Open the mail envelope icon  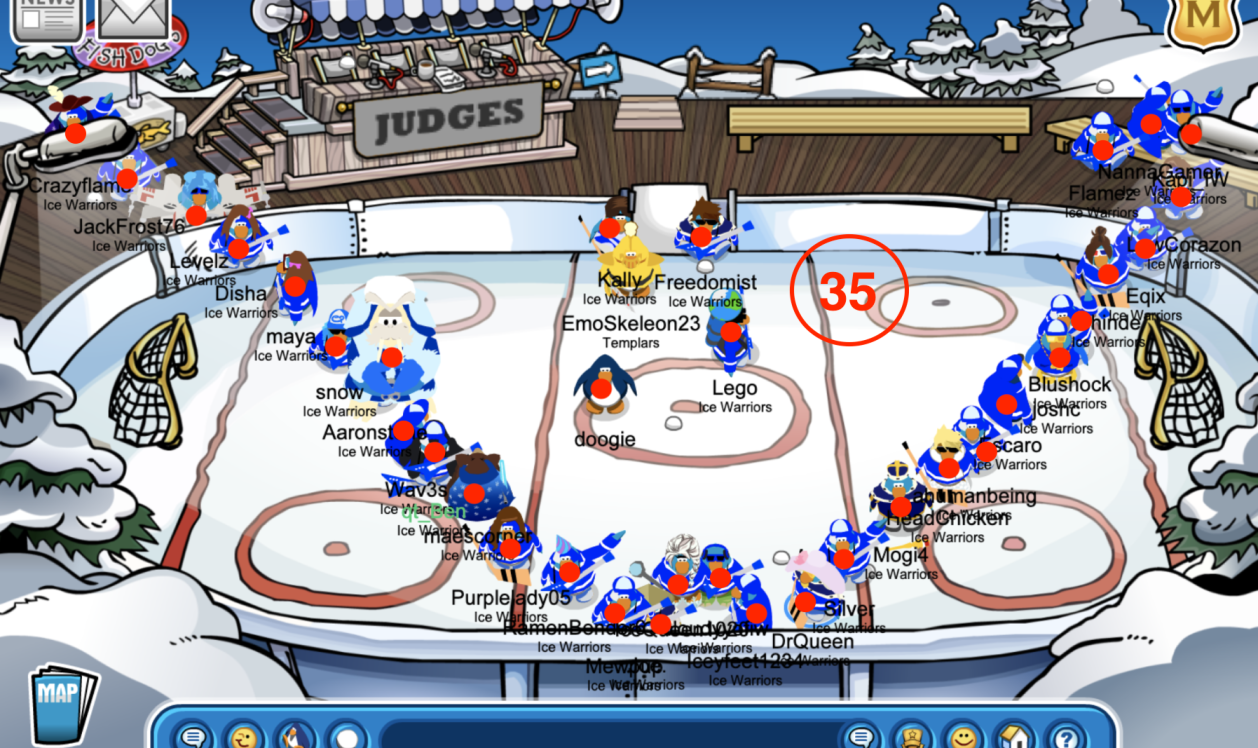(x=133, y=17)
